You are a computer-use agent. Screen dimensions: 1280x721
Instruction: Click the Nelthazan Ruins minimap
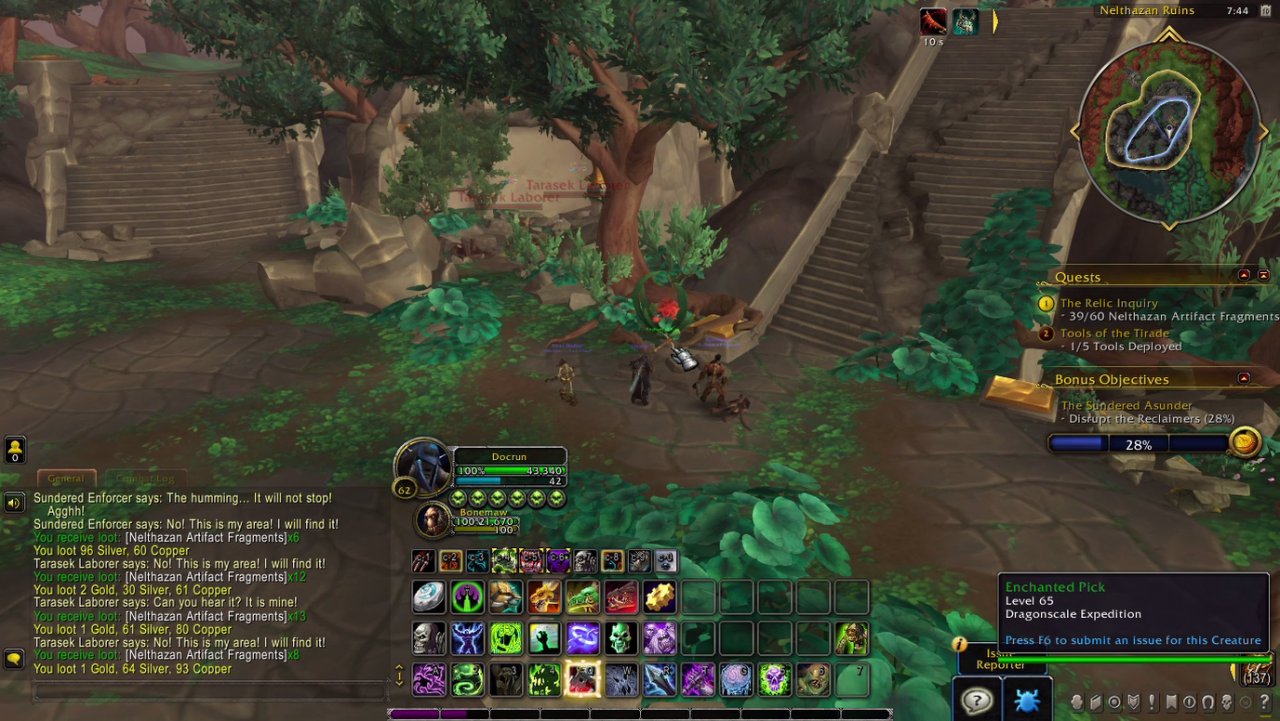point(1168,132)
